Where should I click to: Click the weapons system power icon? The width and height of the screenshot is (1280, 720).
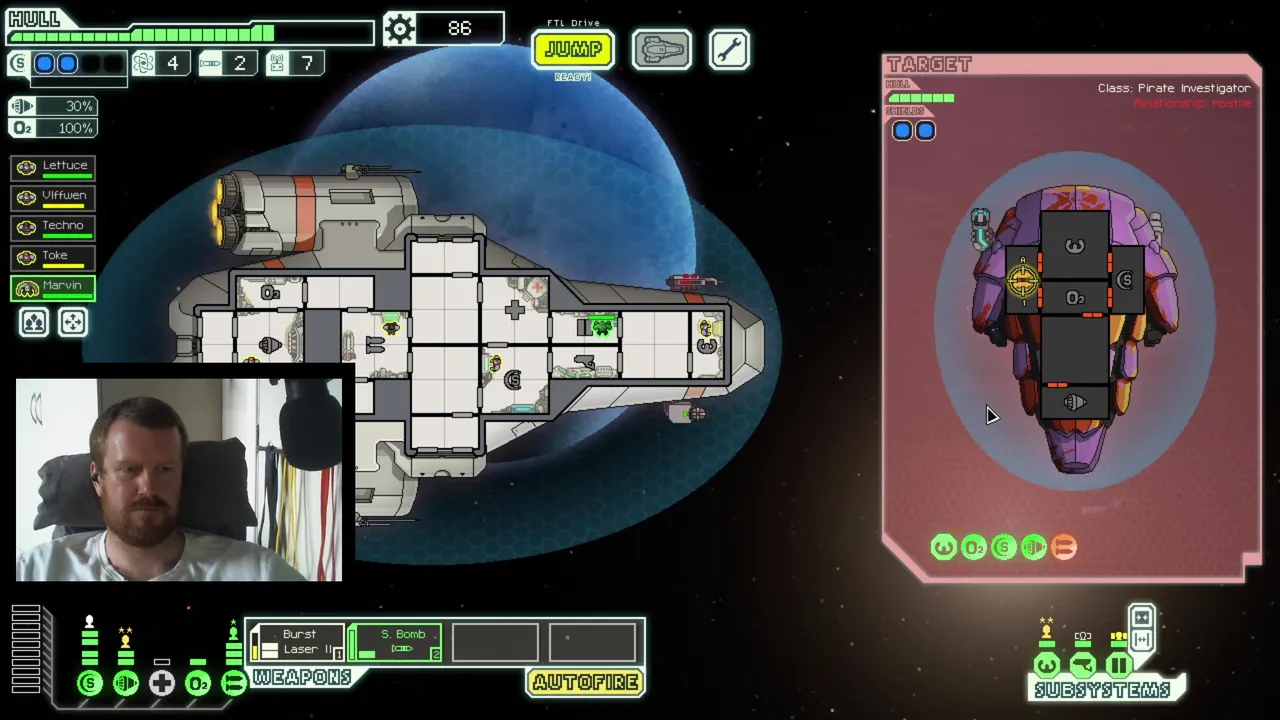point(233,683)
